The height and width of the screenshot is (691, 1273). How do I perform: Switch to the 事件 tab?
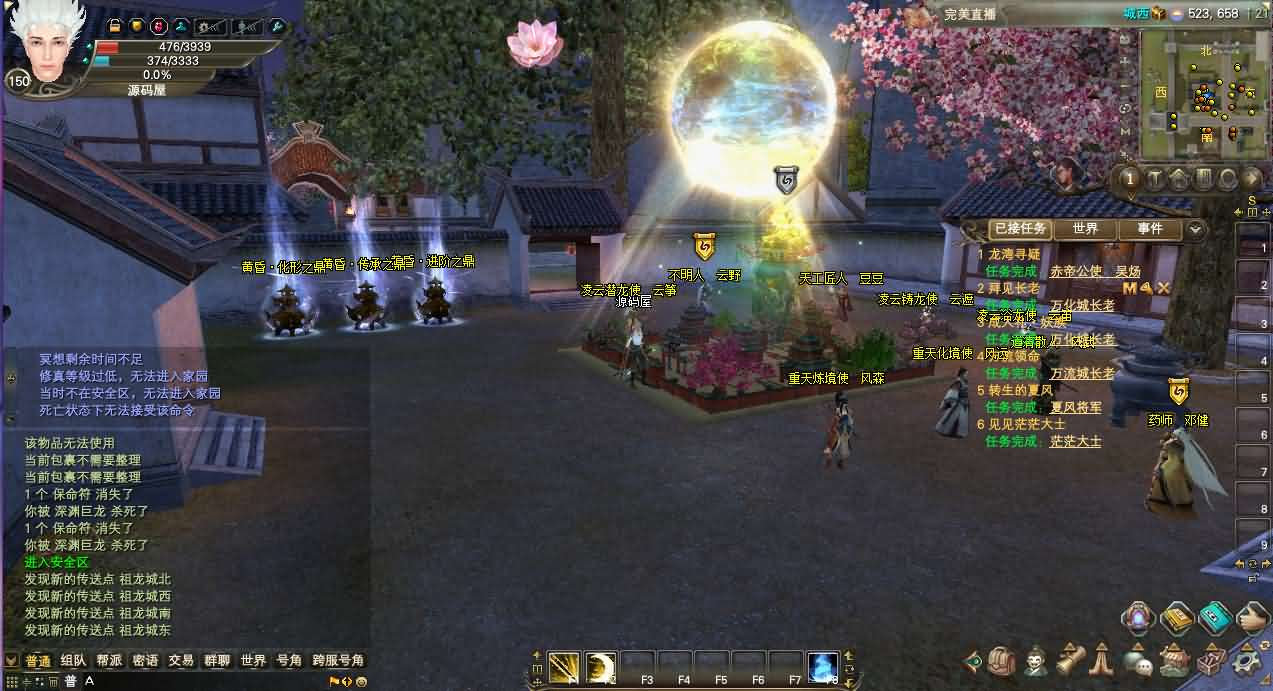coord(1149,229)
